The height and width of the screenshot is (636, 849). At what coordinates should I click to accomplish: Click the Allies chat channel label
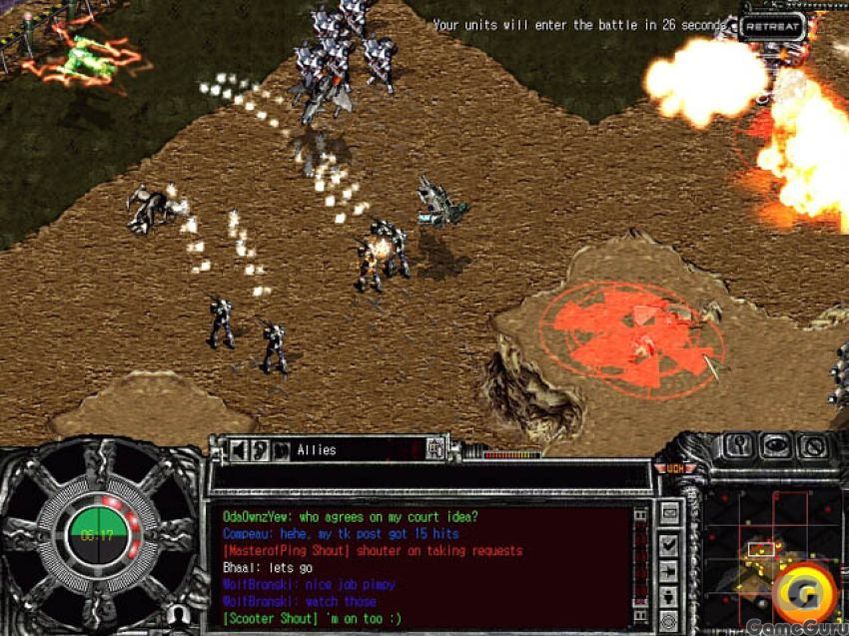[x=316, y=451]
